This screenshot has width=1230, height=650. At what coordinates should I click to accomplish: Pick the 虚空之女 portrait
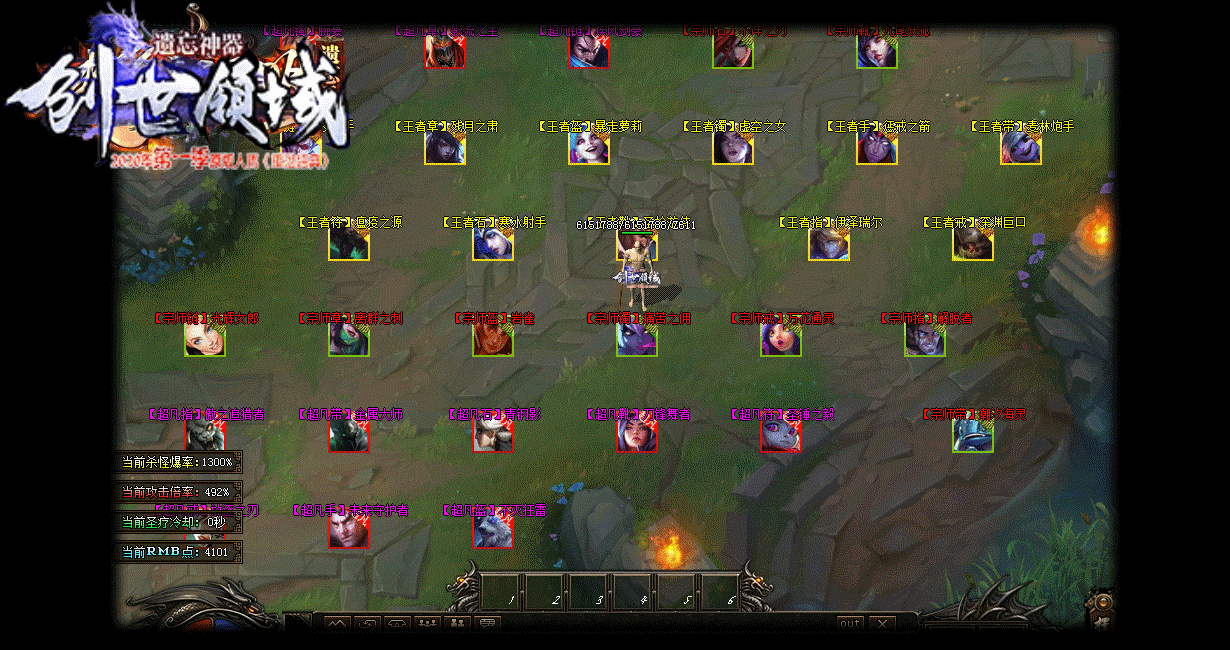click(733, 148)
